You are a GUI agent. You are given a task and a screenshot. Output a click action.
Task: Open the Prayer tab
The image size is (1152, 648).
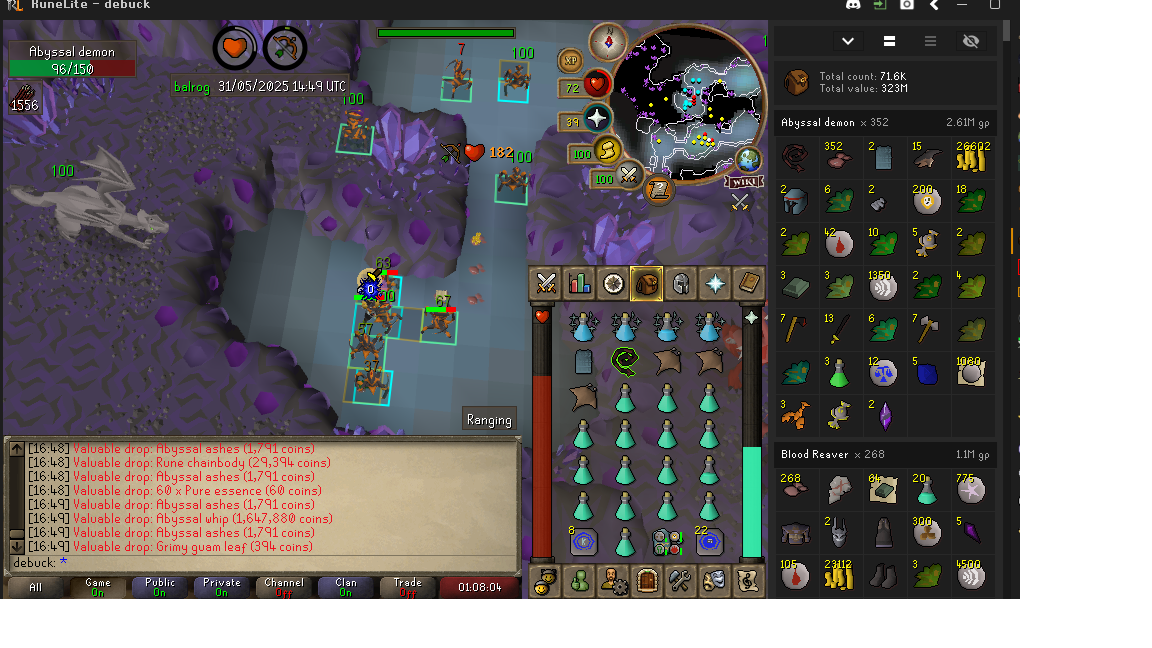[715, 284]
